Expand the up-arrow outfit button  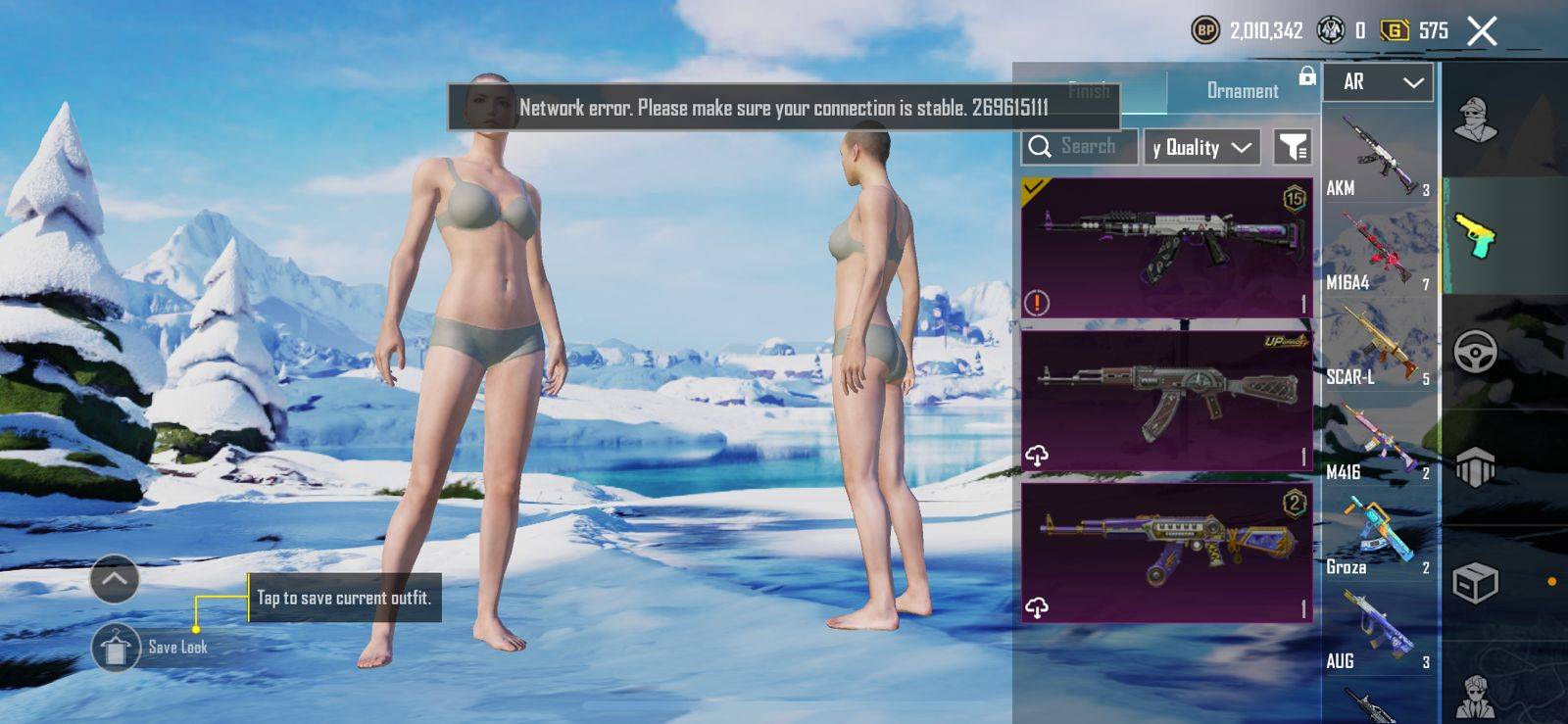(115, 579)
